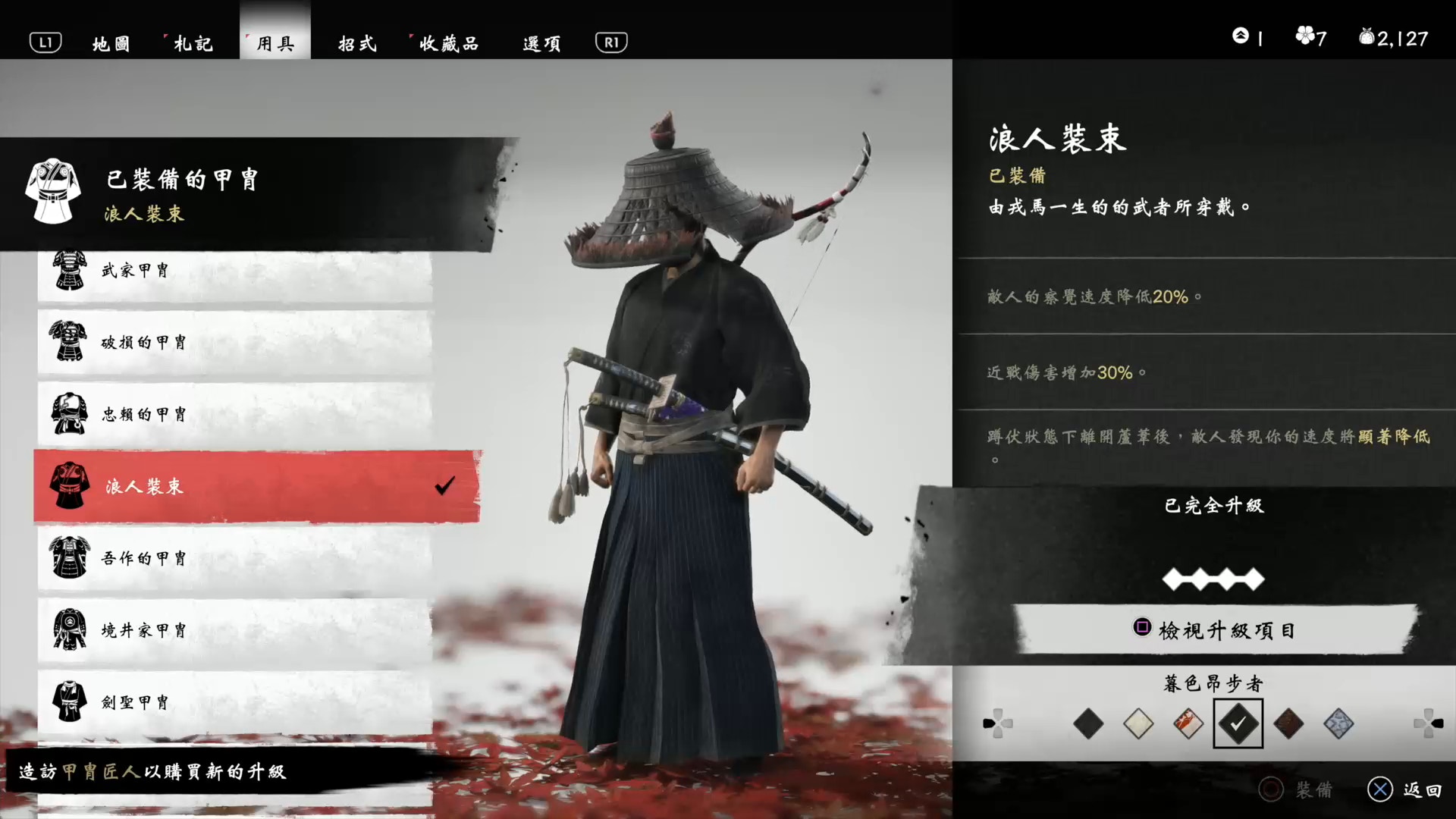Viewport: 1456px width, 819px height.
Task: Click the supplies pouch icon showing 2,127
Action: [x=1367, y=36]
